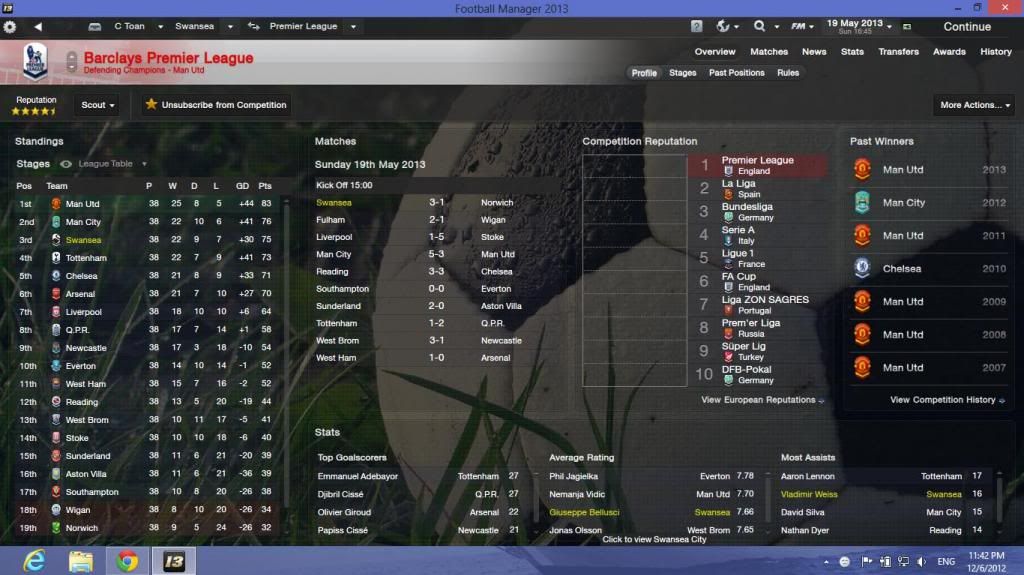Screen dimensions: 1024x575
Task: Select the Stages sub-tab
Action: (682, 73)
